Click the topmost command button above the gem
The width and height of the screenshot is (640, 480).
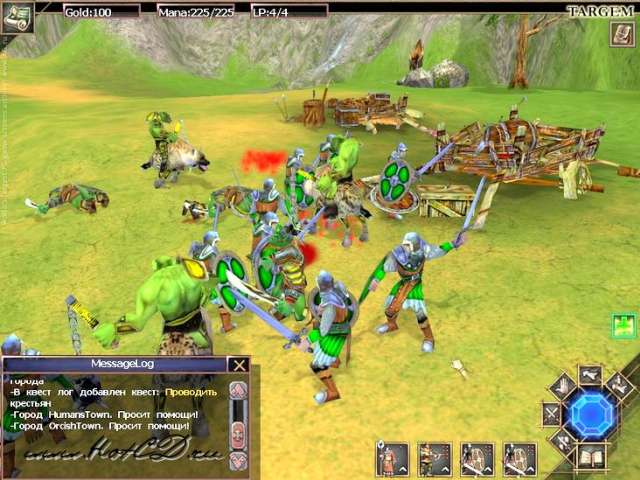coord(590,374)
